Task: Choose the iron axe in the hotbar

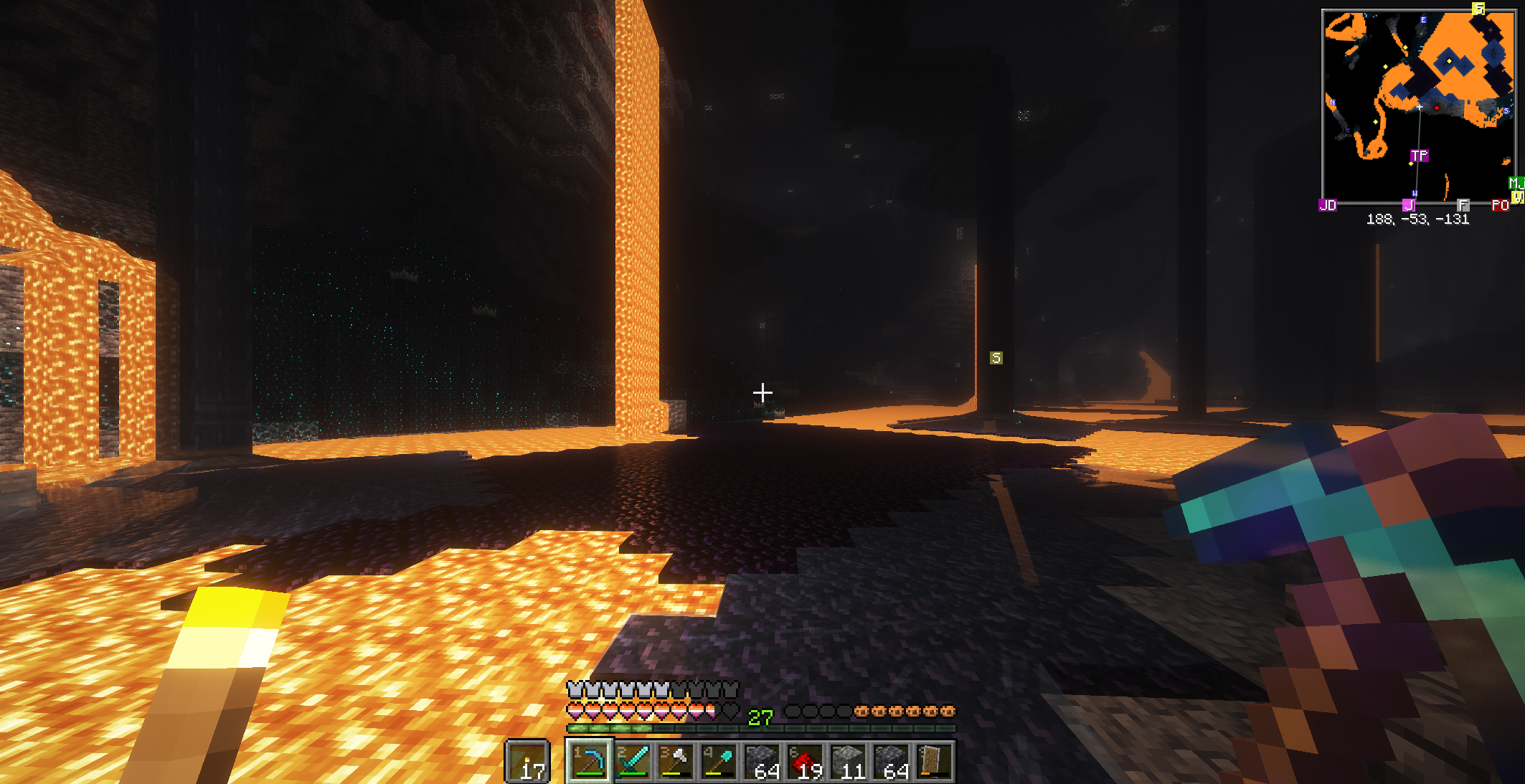Action: tap(676, 761)
